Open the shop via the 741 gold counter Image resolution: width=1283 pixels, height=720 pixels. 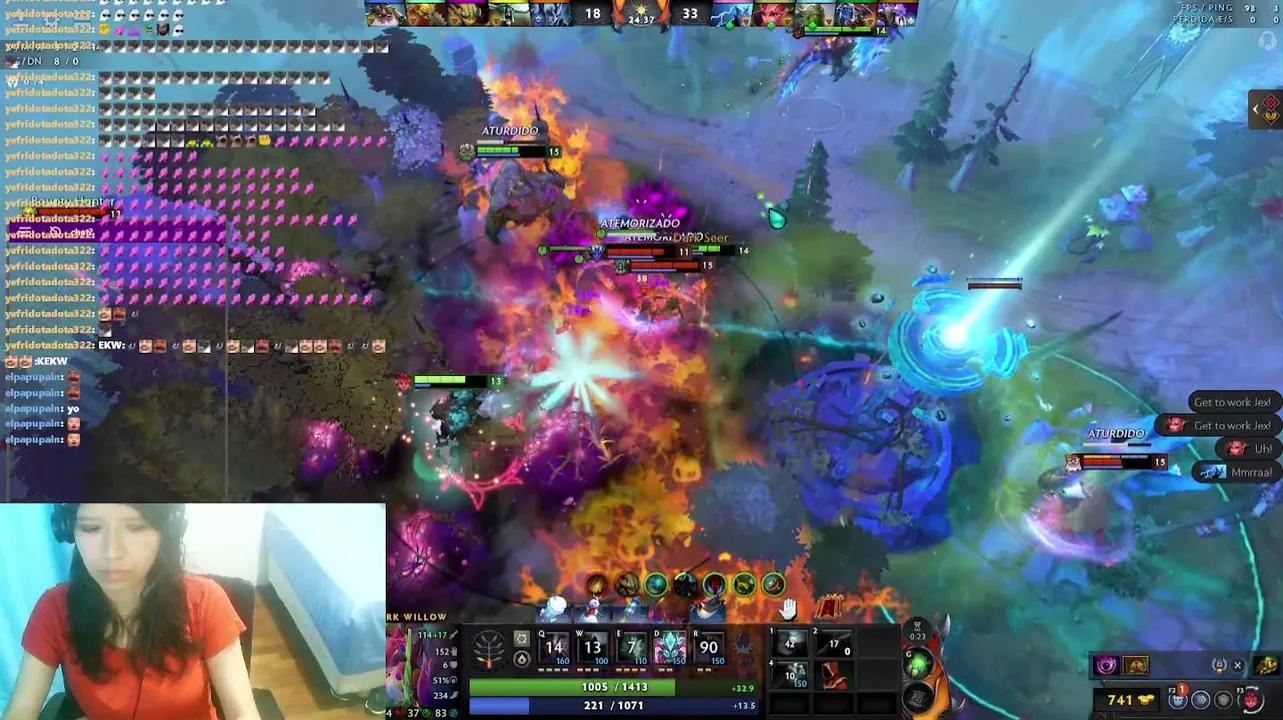[1121, 698]
